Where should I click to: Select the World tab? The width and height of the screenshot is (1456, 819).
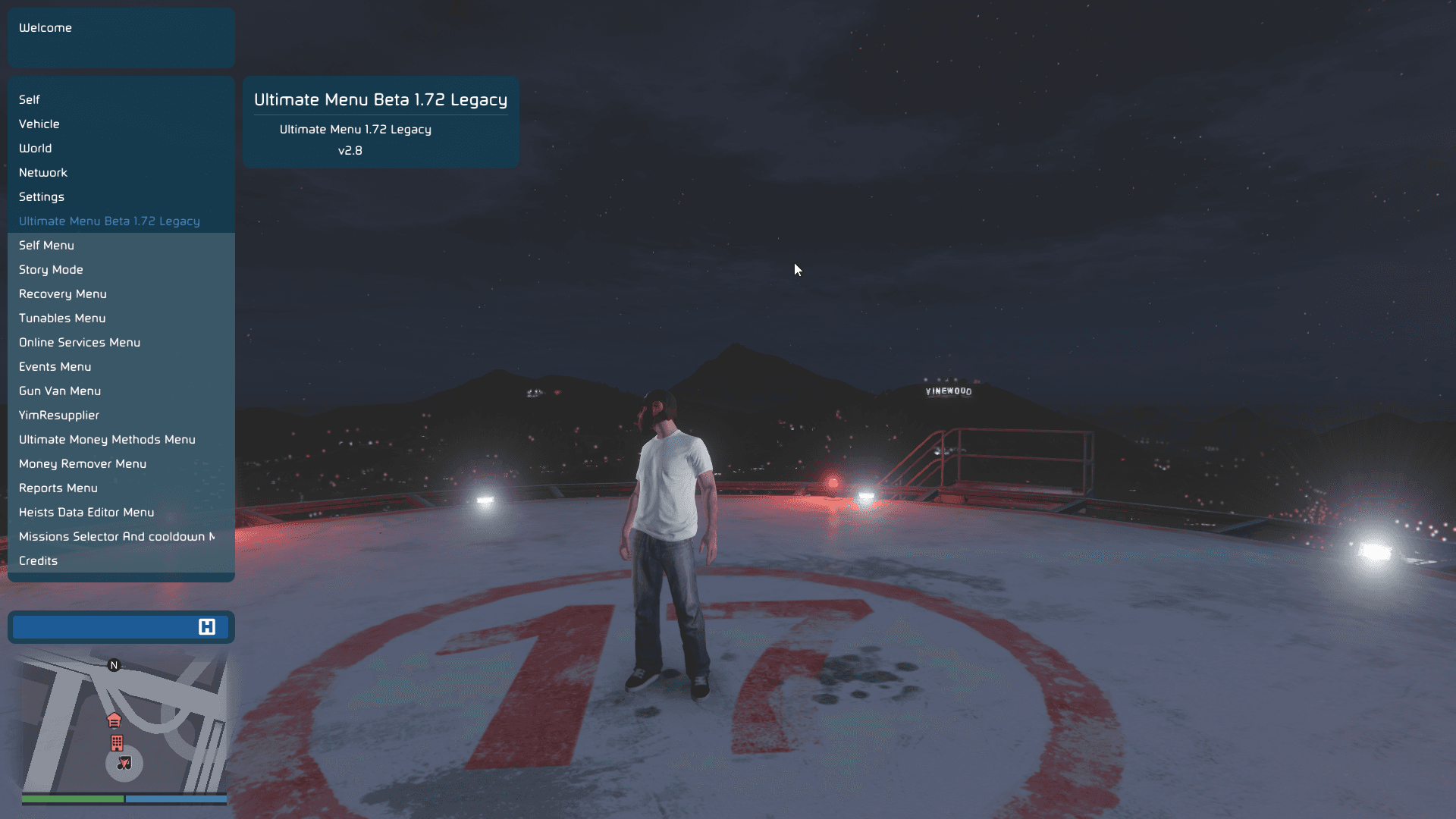tap(36, 148)
